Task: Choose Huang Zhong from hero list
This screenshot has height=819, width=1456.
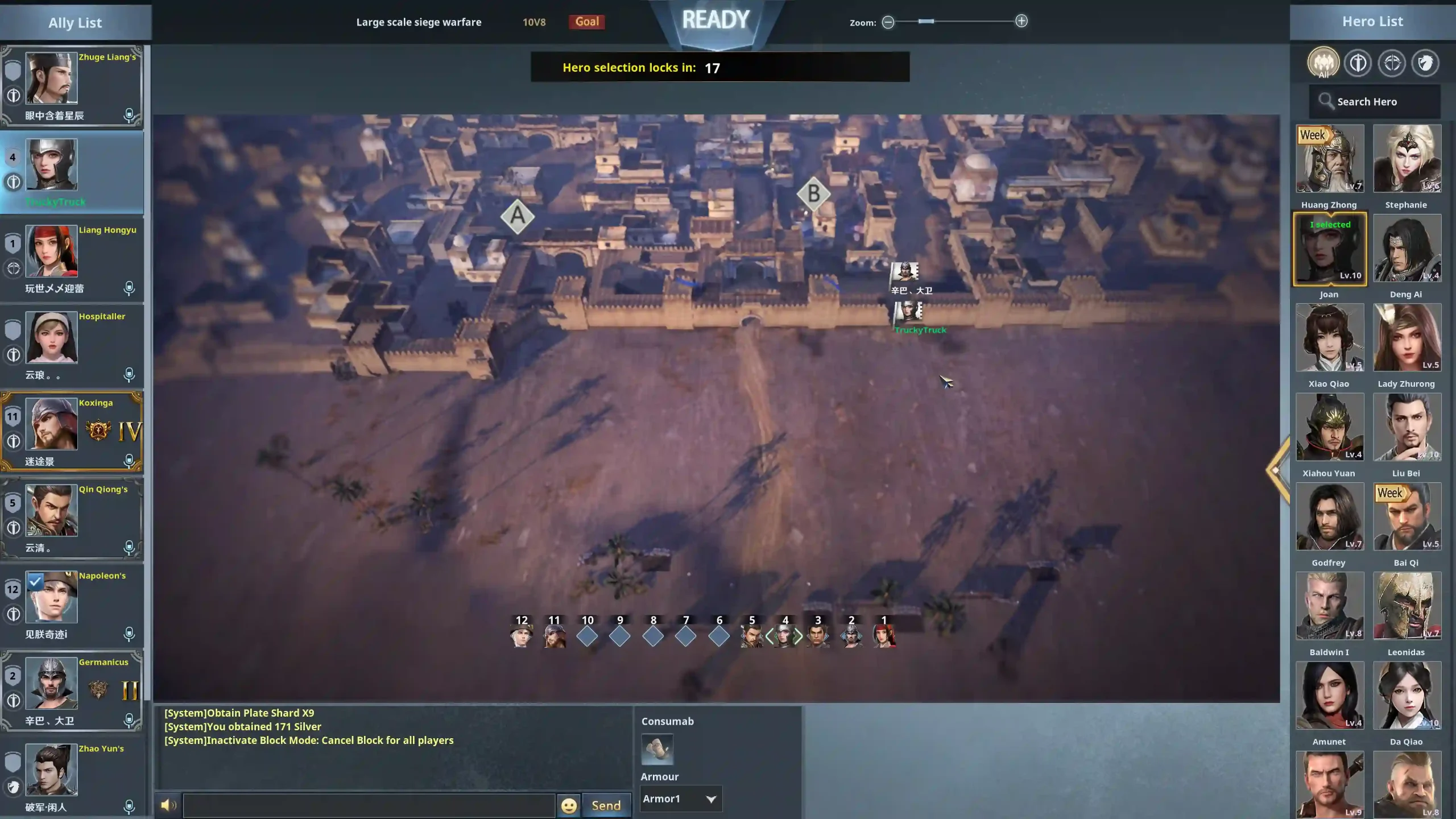Action: coord(1329,159)
